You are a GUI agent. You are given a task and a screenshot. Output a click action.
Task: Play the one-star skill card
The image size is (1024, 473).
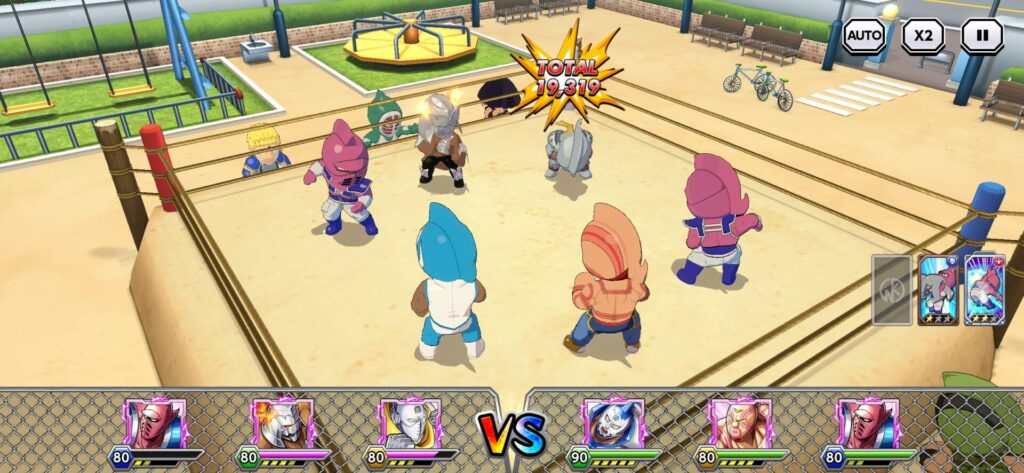938,290
